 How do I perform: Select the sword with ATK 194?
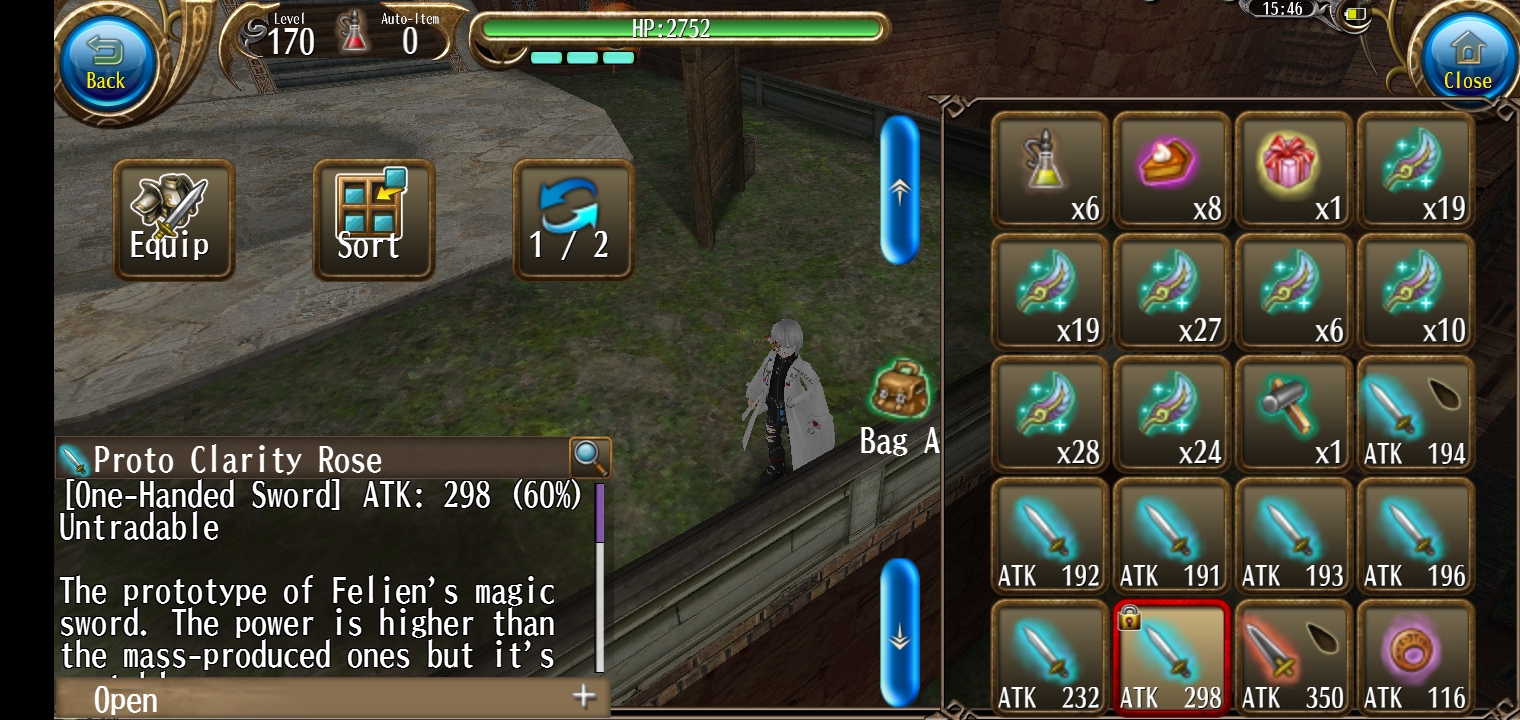[1416, 413]
